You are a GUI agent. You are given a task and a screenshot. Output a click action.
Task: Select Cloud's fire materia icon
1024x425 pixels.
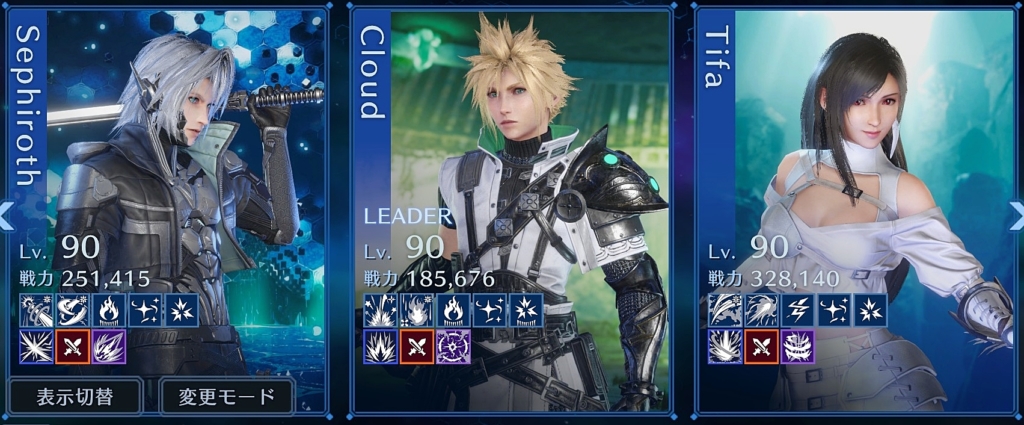(x=453, y=310)
